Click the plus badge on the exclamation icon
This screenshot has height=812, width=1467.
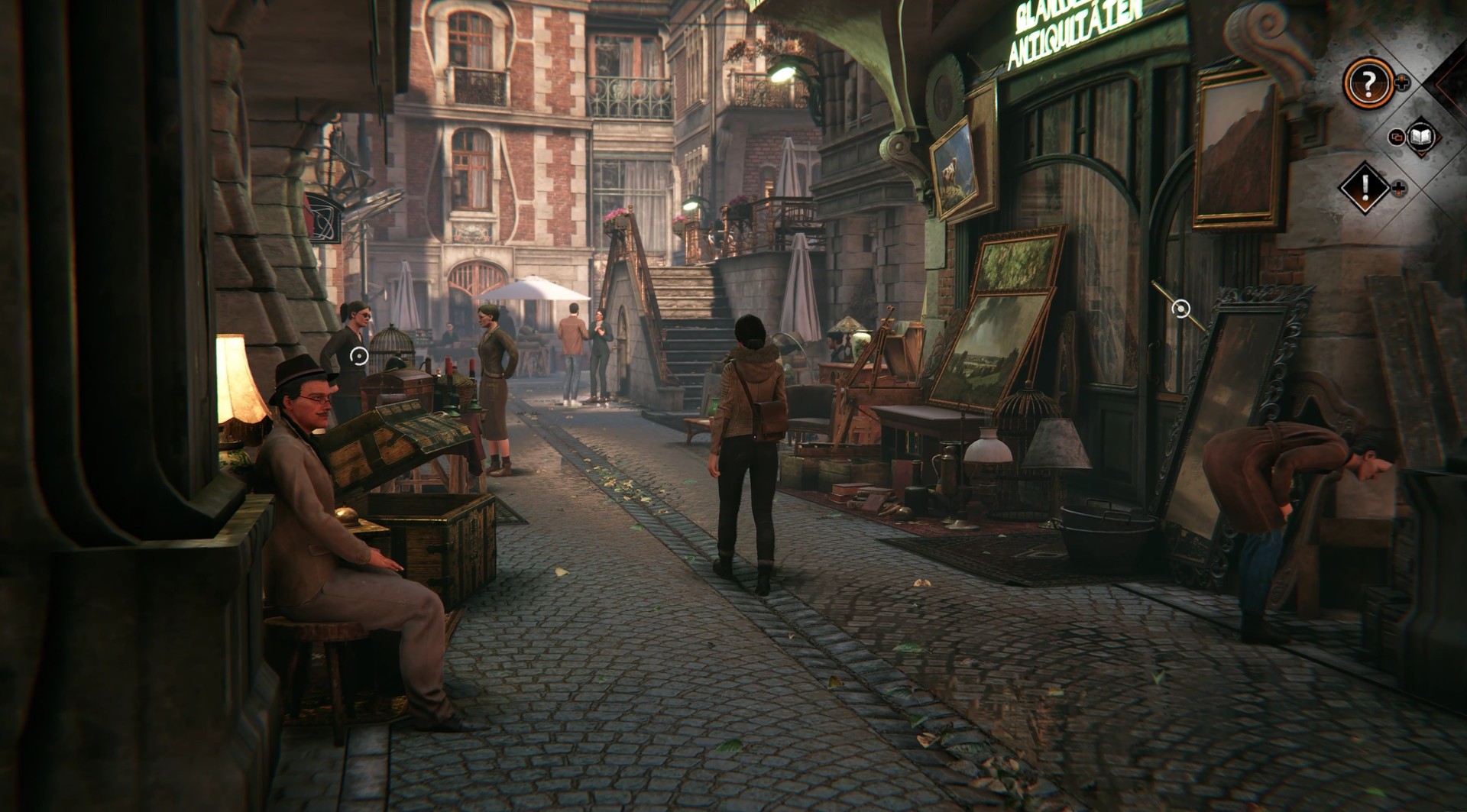pyautogui.click(x=1397, y=188)
